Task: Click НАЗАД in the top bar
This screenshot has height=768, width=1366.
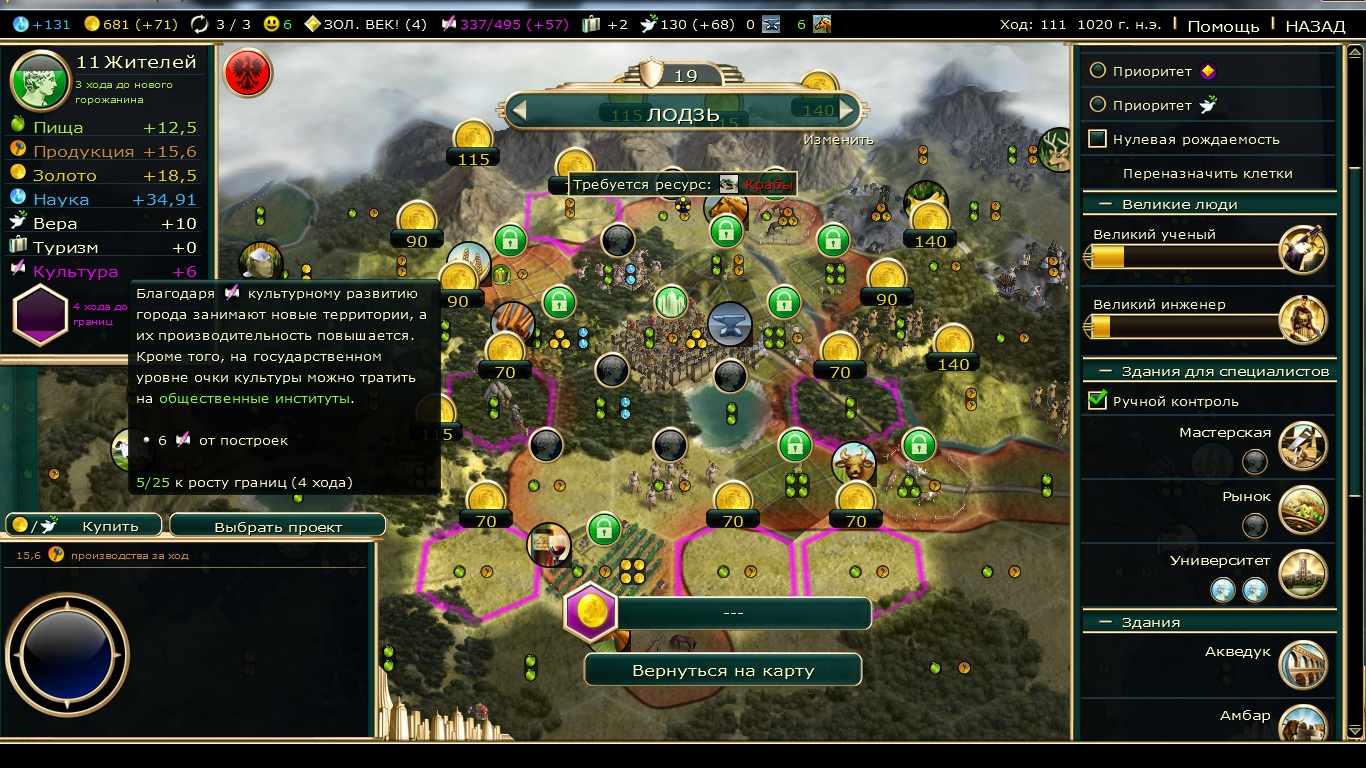Action: 1315,26
